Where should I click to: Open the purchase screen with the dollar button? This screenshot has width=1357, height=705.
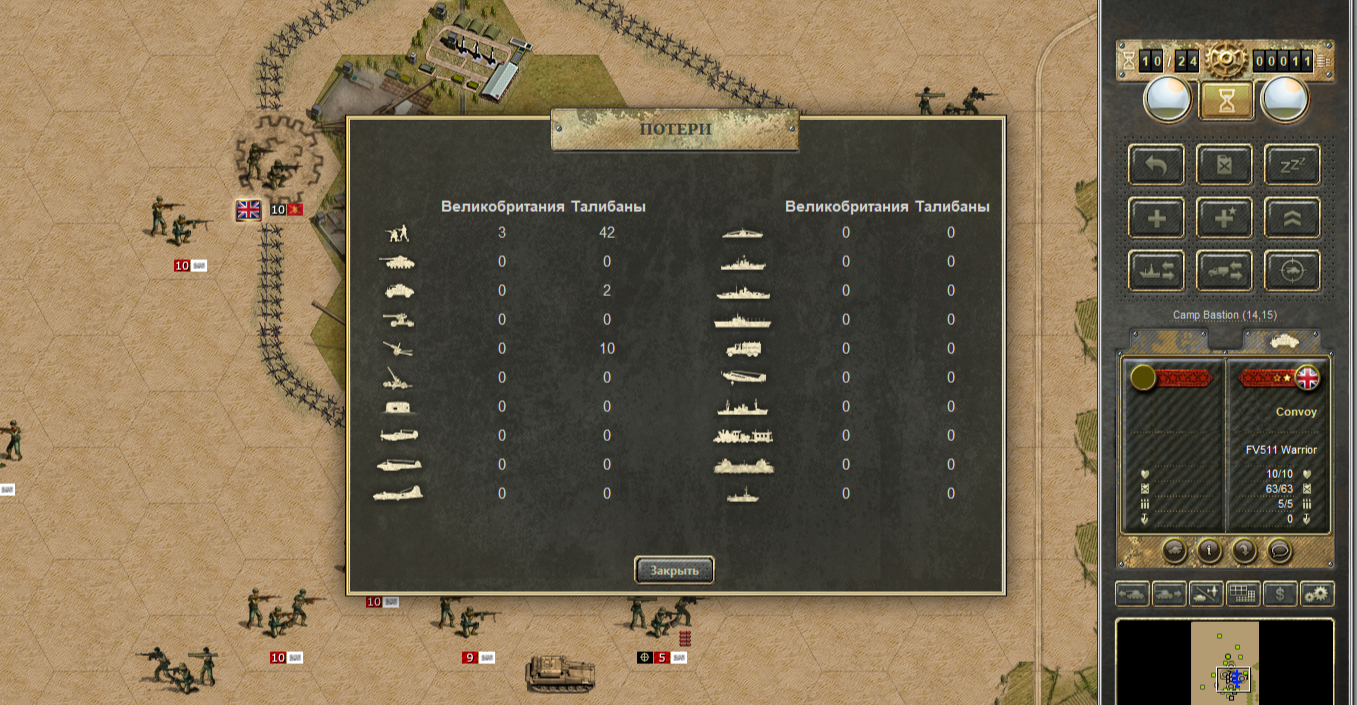tap(1280, 593)
